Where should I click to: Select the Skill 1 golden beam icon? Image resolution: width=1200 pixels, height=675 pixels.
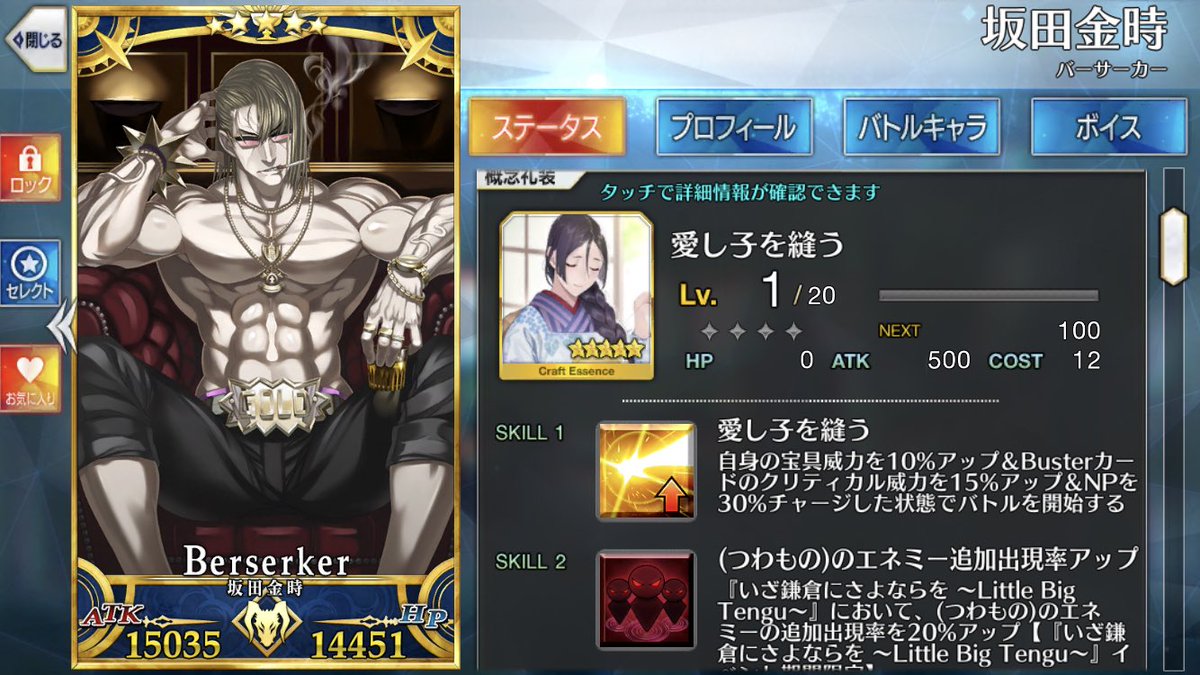tap(645, 471)
